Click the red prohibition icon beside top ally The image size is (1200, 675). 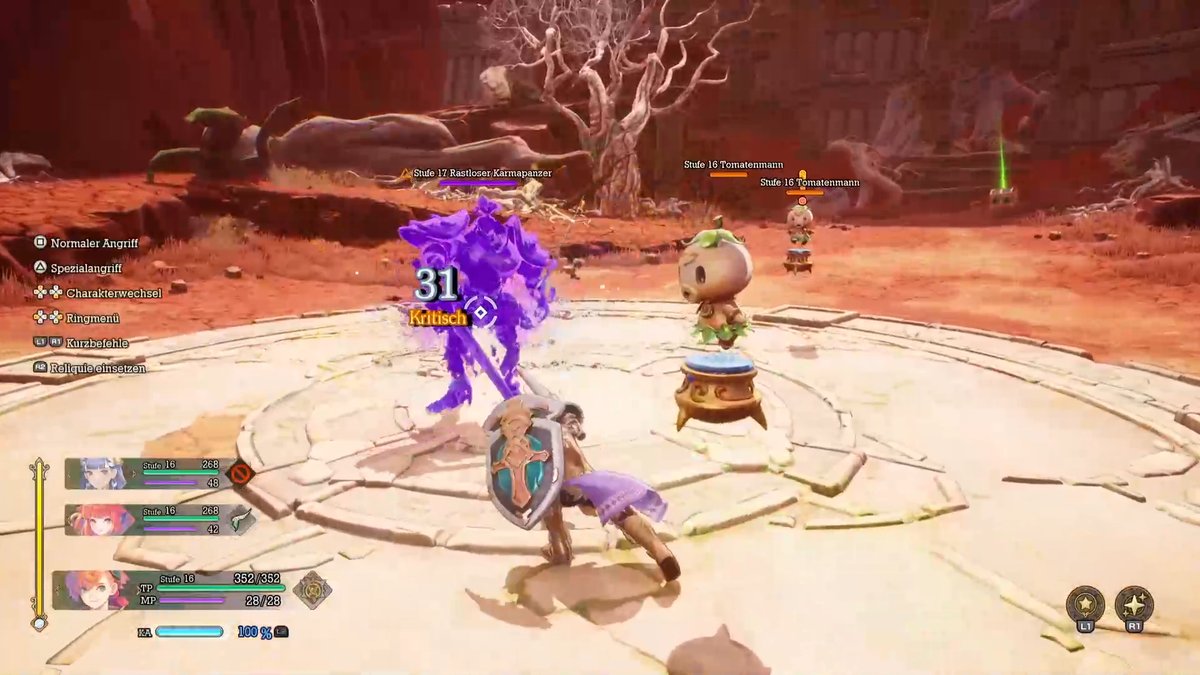[x=240, y=473]
